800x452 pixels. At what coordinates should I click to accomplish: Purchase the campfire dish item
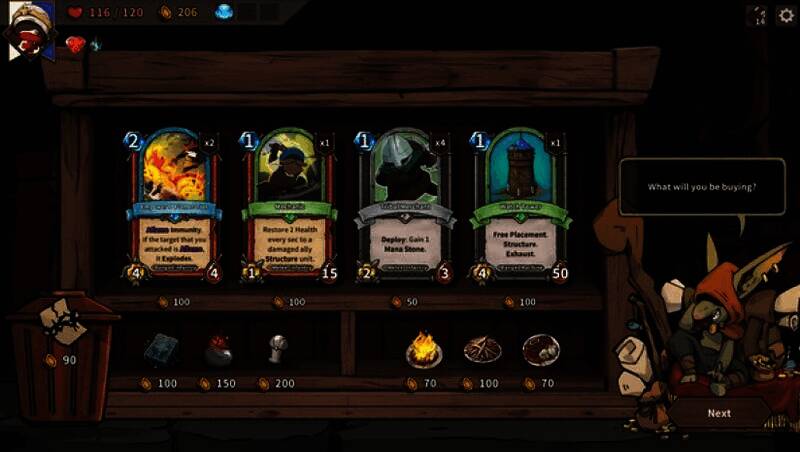pos(424,349)
